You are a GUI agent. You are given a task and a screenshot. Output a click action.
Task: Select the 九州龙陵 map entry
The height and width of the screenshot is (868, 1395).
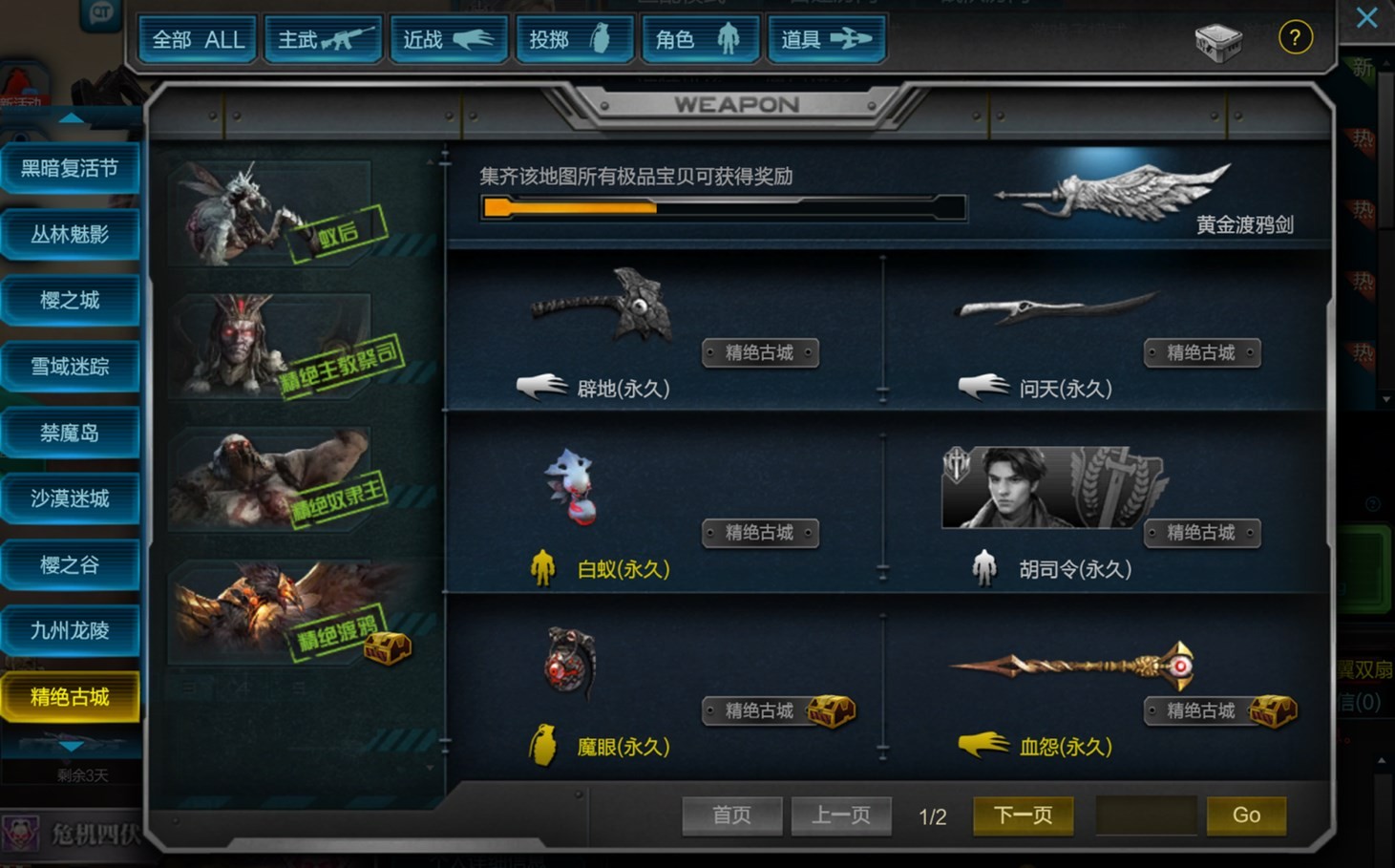70,631
